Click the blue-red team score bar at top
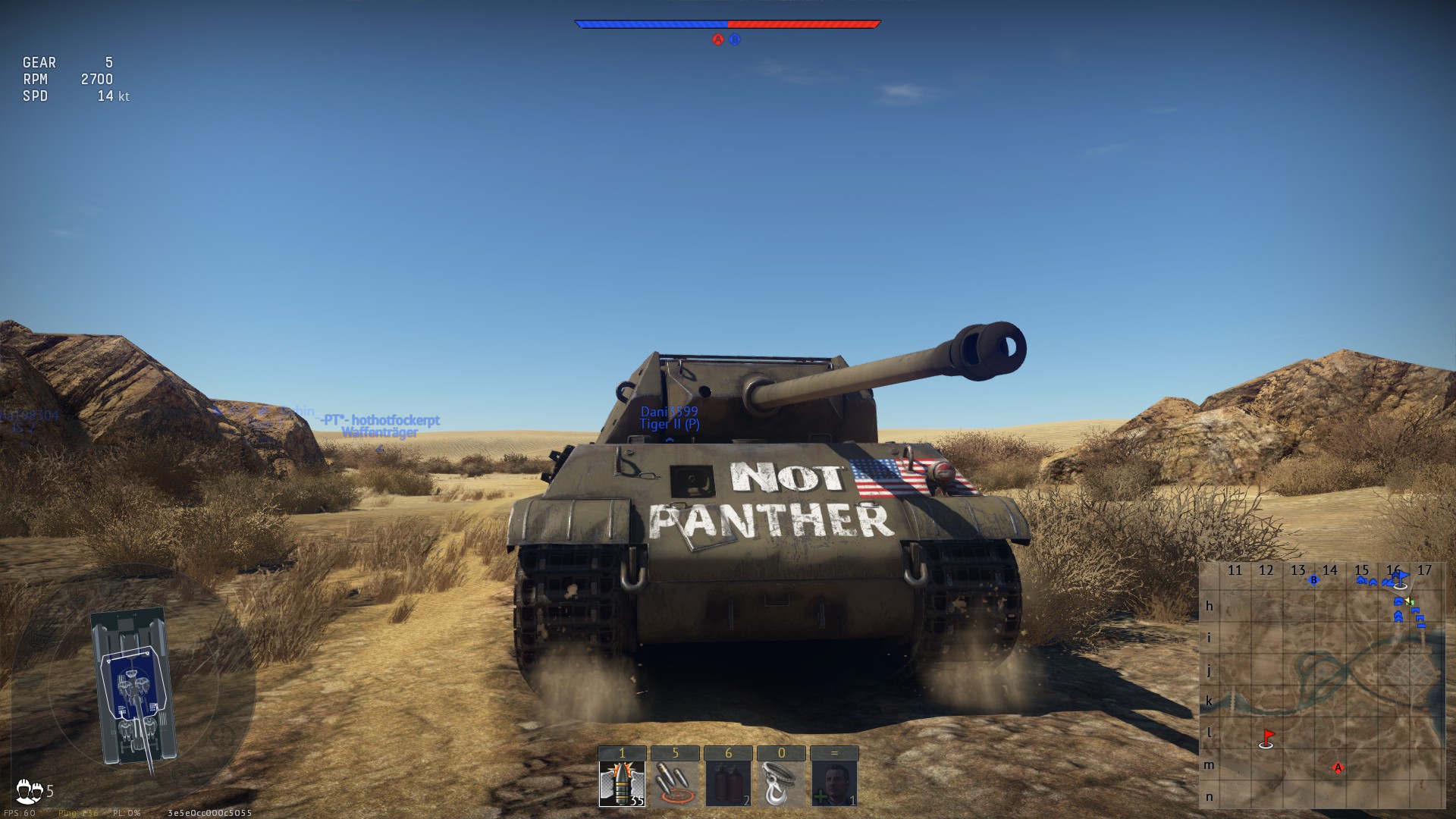 (x=728, y=23)
